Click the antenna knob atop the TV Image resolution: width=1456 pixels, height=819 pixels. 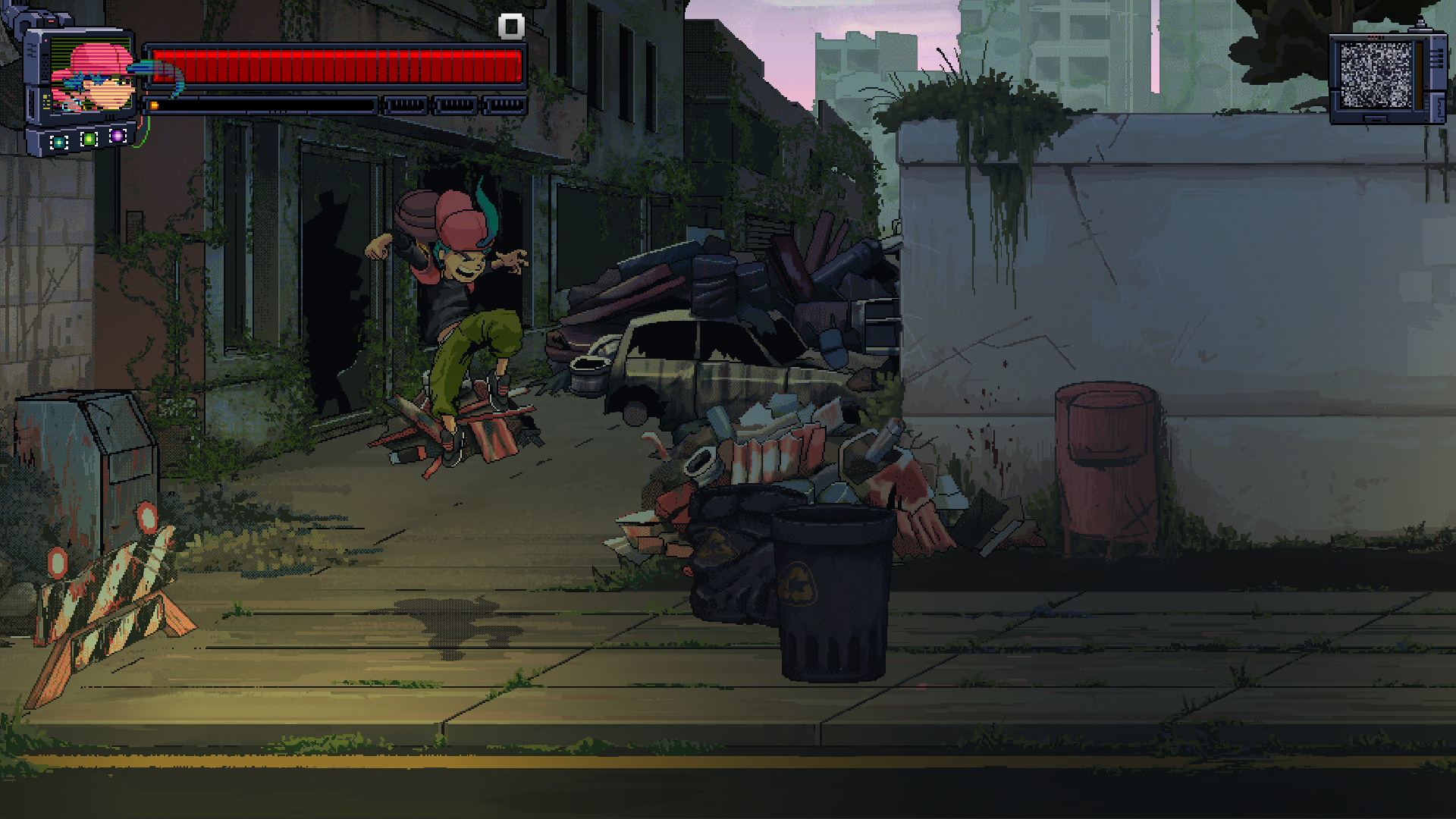tap(1420, 22)
